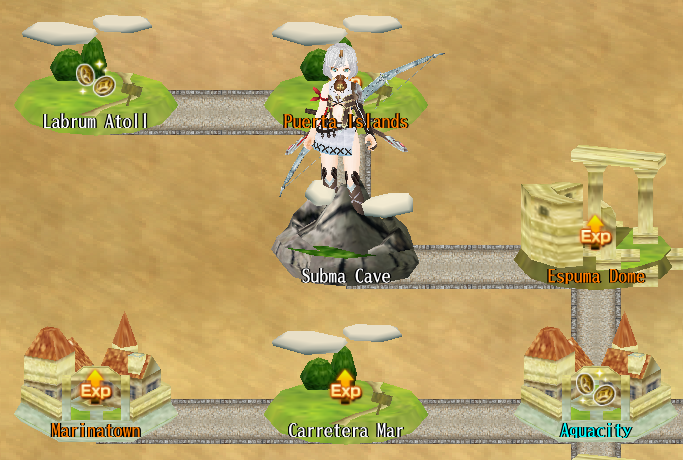
Task: Select the Aquacity town destination
Action: coord(596,388)
